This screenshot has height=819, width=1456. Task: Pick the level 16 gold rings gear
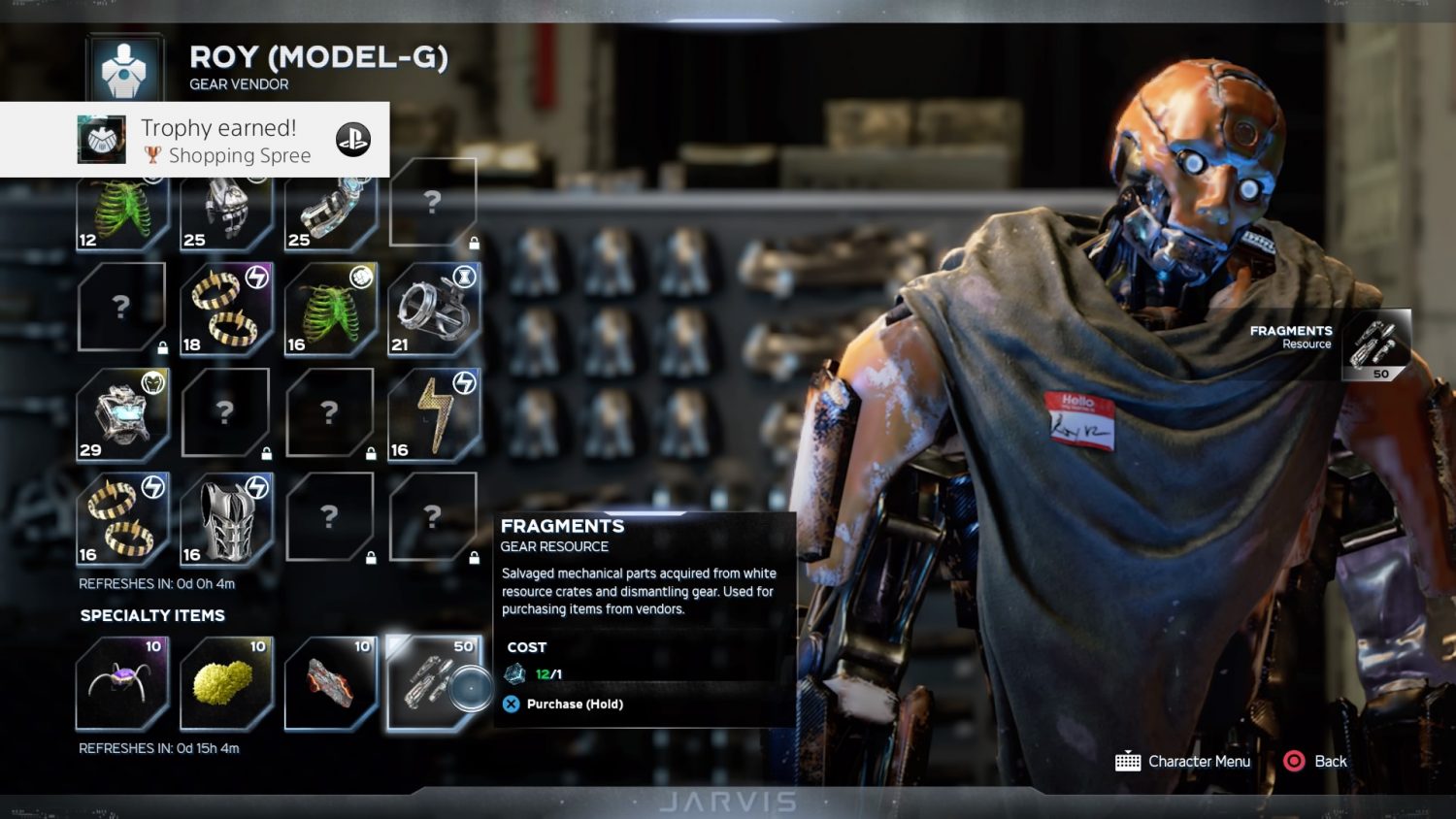tap(122, 519)
